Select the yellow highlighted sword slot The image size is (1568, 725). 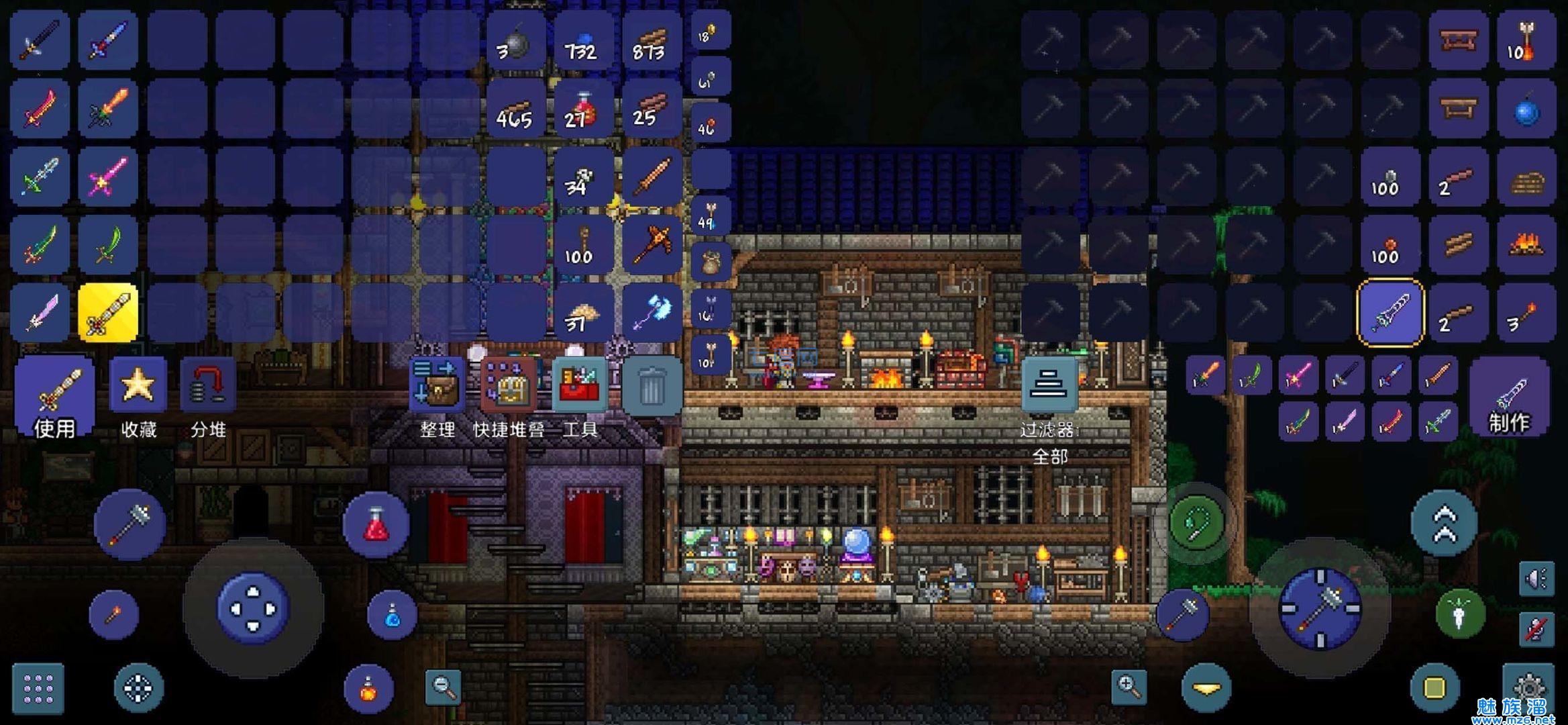pyautogui.click(x=108, y=313)
